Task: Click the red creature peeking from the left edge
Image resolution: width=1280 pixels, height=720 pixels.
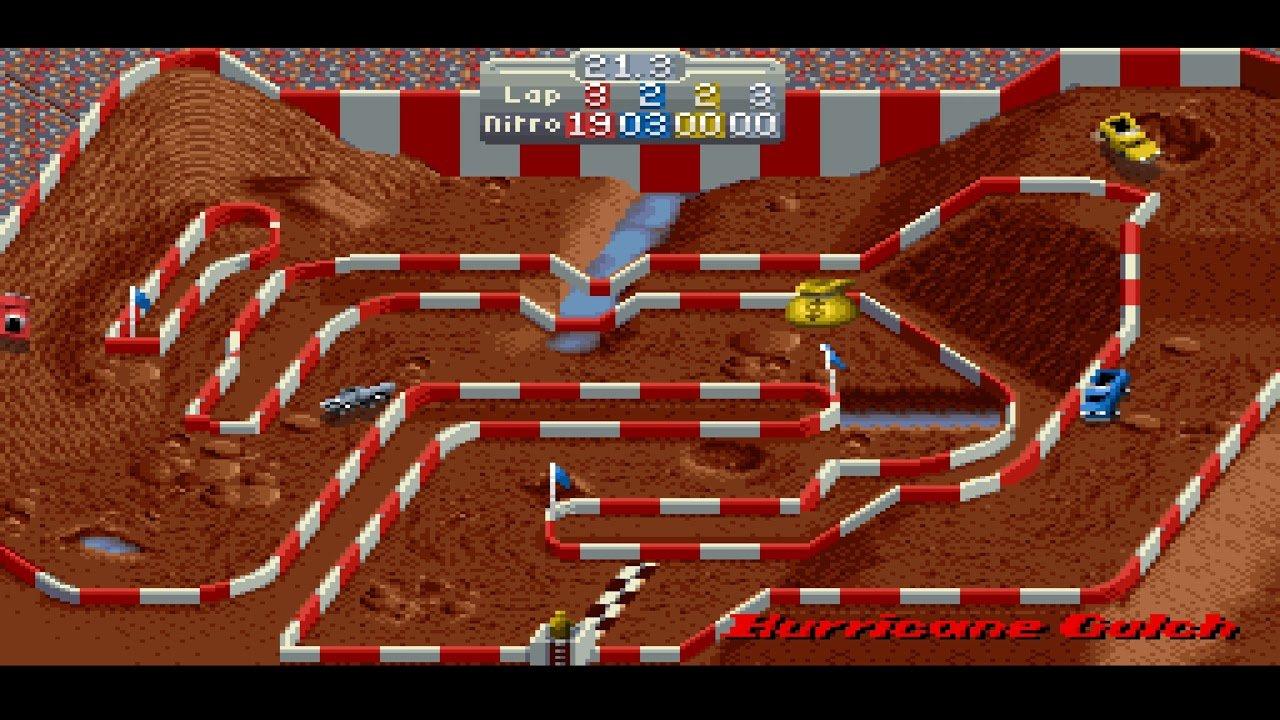Action: (14, 315)
